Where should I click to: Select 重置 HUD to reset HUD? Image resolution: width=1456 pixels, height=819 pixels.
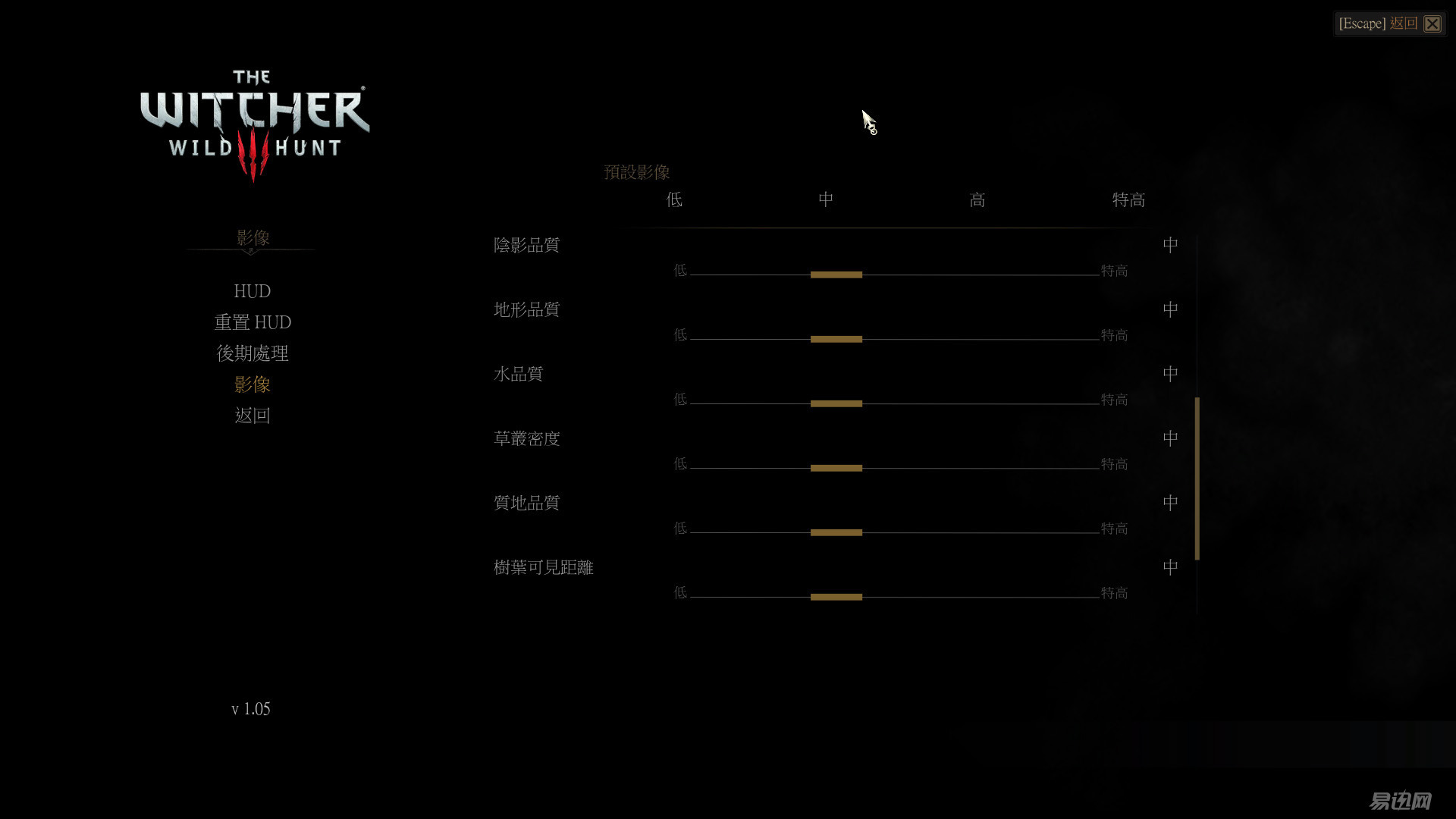coord(253,322)
